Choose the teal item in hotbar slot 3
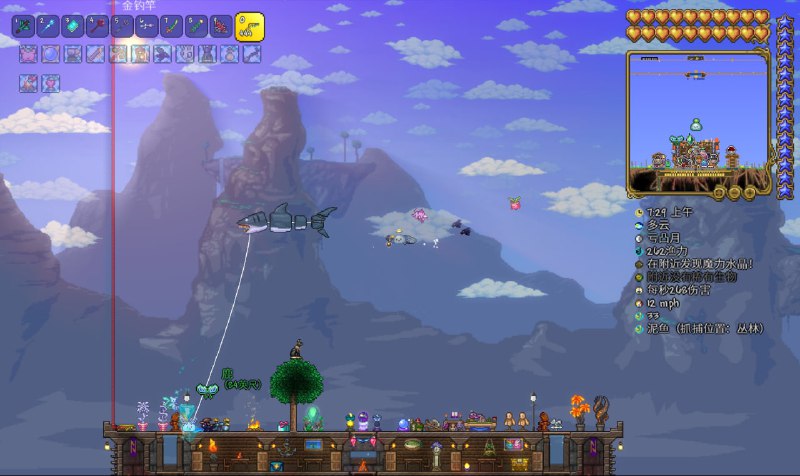Viewport: 800px width, 476px height. click(x=74, y=25)
